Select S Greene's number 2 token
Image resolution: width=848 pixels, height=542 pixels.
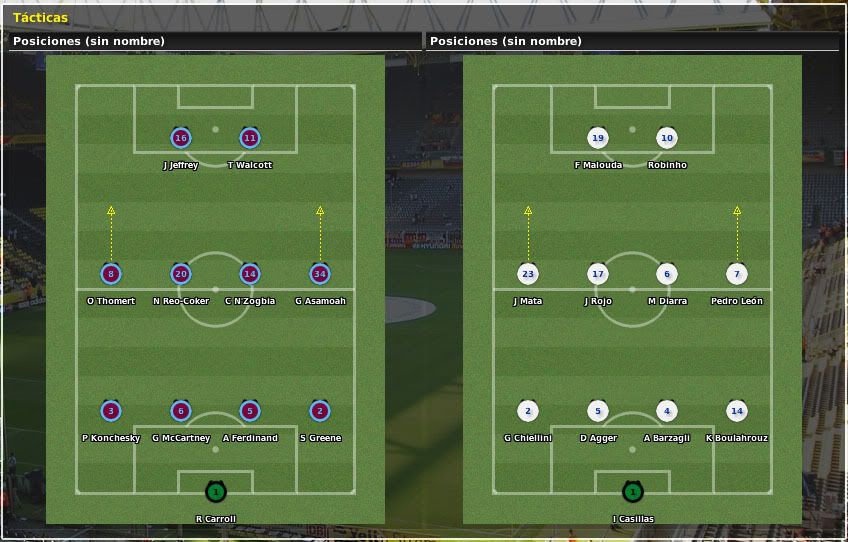pos(320,411)
